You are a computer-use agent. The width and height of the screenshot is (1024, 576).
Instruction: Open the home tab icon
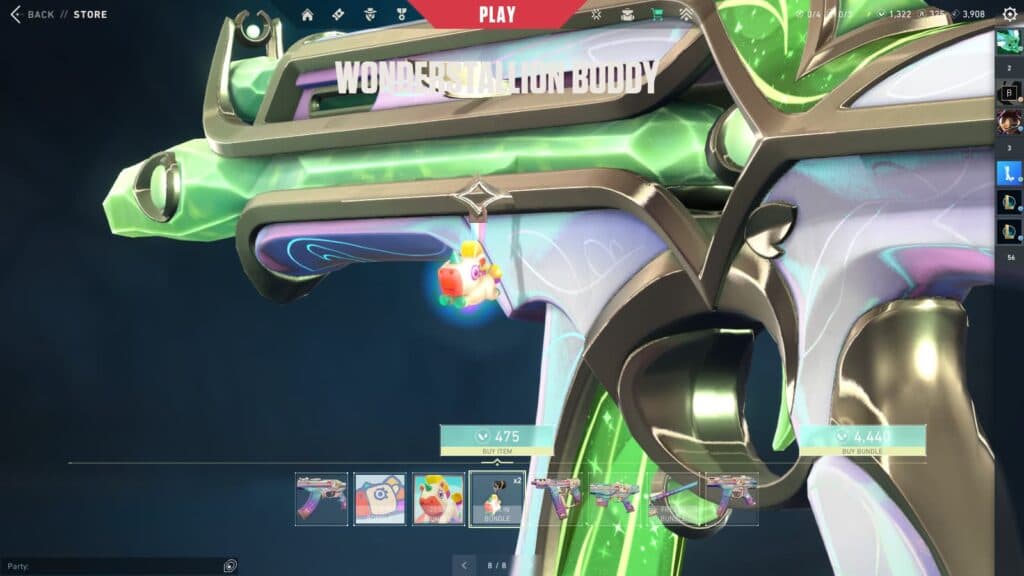[x=307, y=15]
